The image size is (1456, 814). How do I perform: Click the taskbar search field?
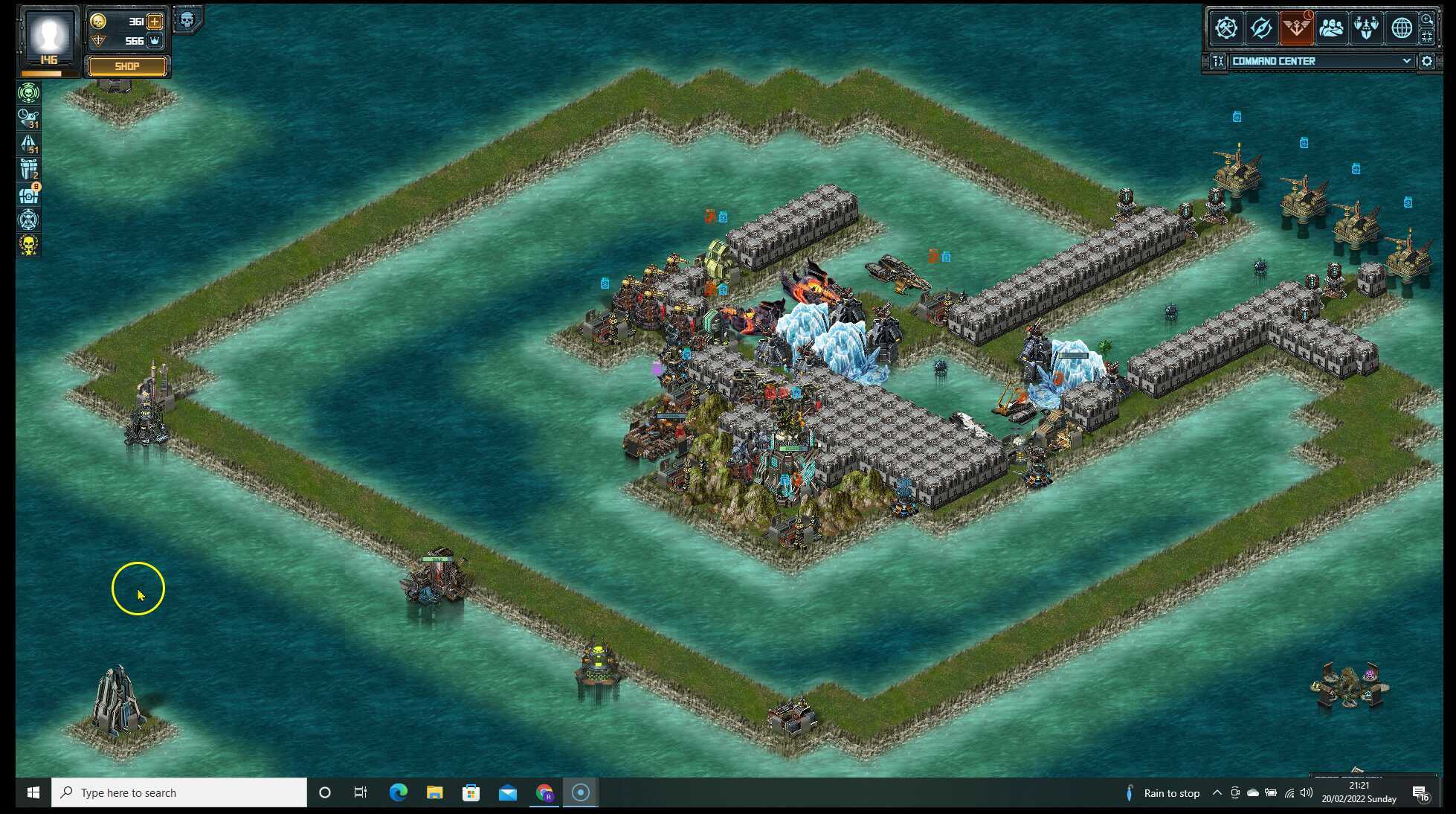pos(178,792)
